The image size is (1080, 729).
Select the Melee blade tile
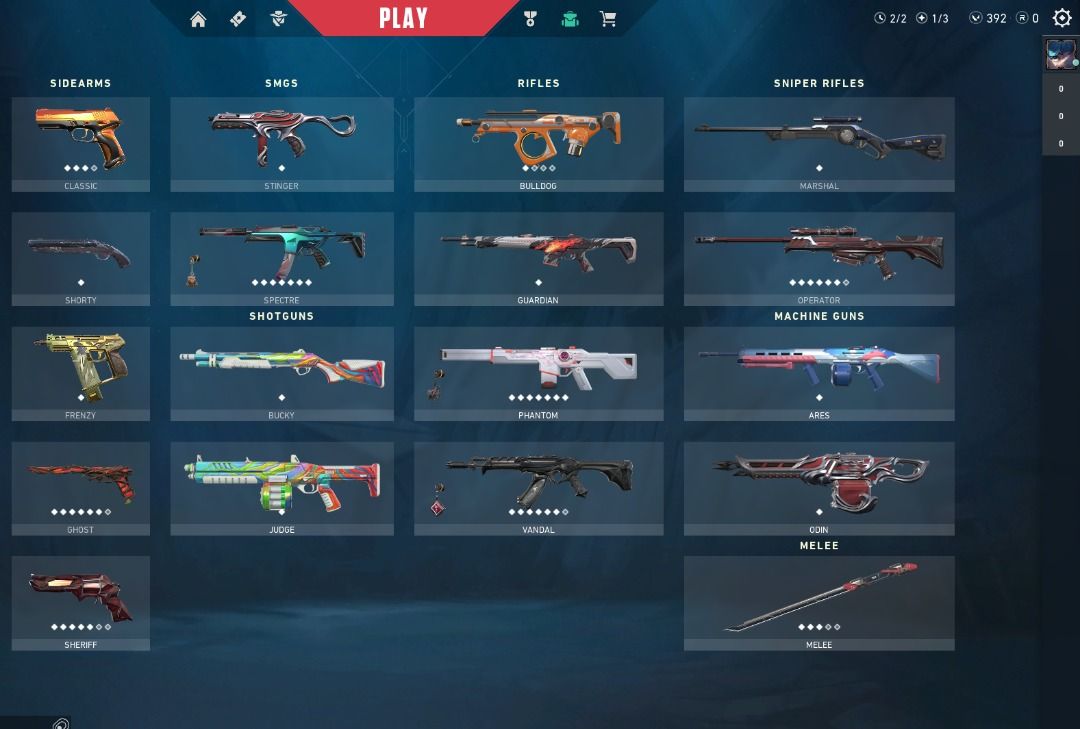click(x=819, y=602)
